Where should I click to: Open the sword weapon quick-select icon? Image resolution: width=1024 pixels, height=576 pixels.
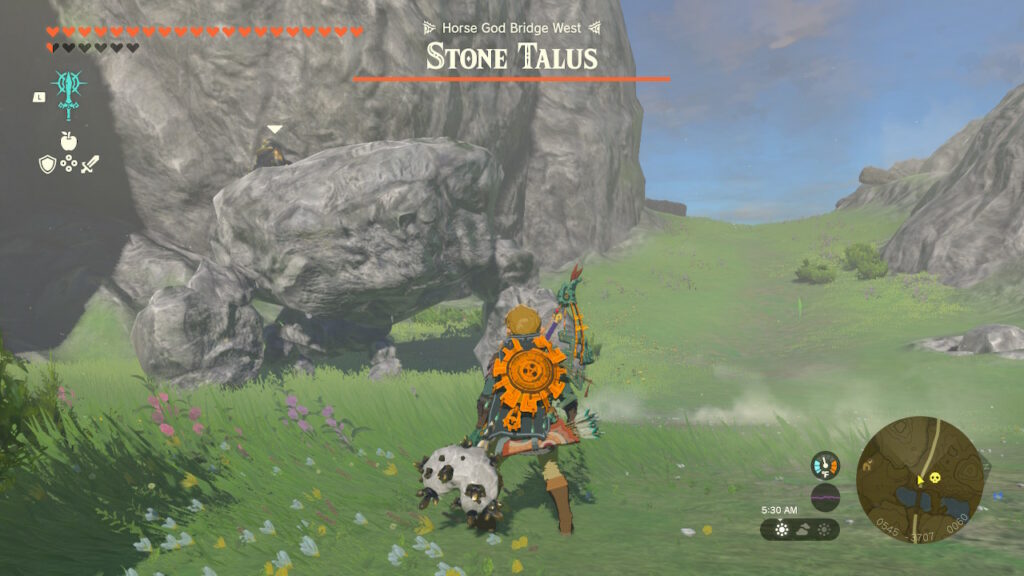pyautogui.click(x=90, y=164)
